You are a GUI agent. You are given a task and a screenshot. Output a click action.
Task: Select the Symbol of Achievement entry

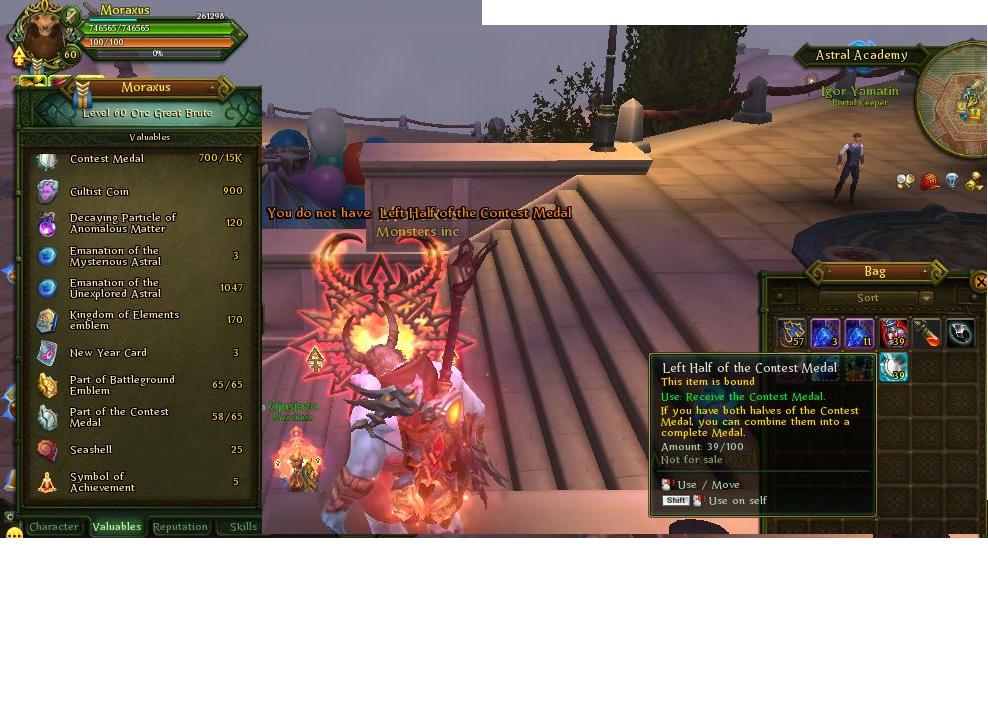pyautogui.click(x=140, y=482)
